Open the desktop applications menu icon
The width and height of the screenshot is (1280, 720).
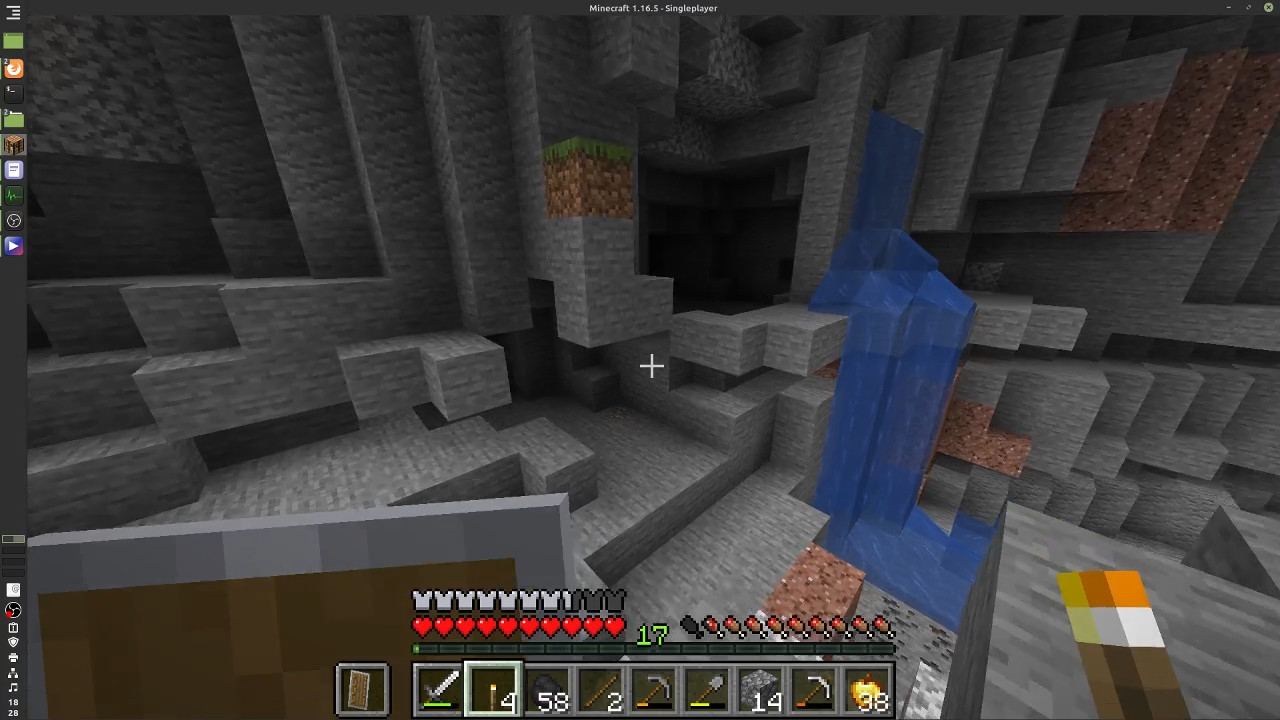[13, 13]
